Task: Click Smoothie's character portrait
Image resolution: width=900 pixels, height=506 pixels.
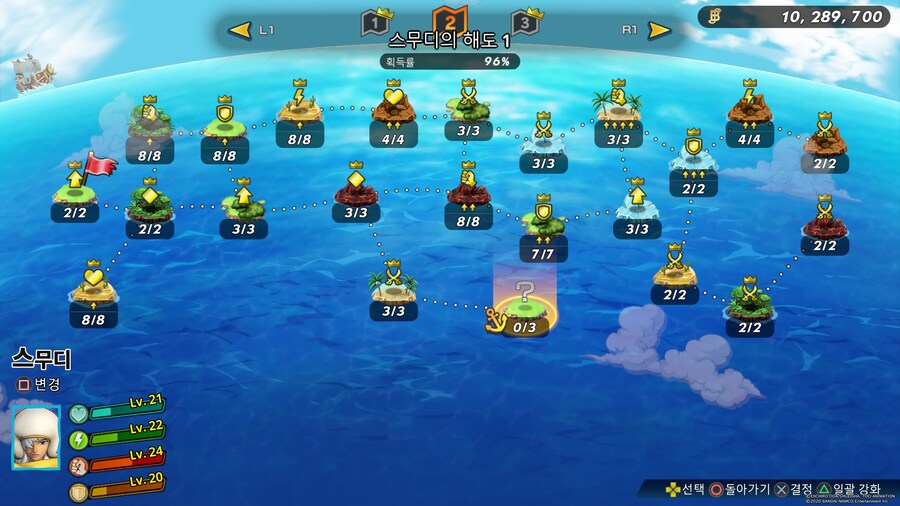Action: pyautogui.click(x=36, y=436)
